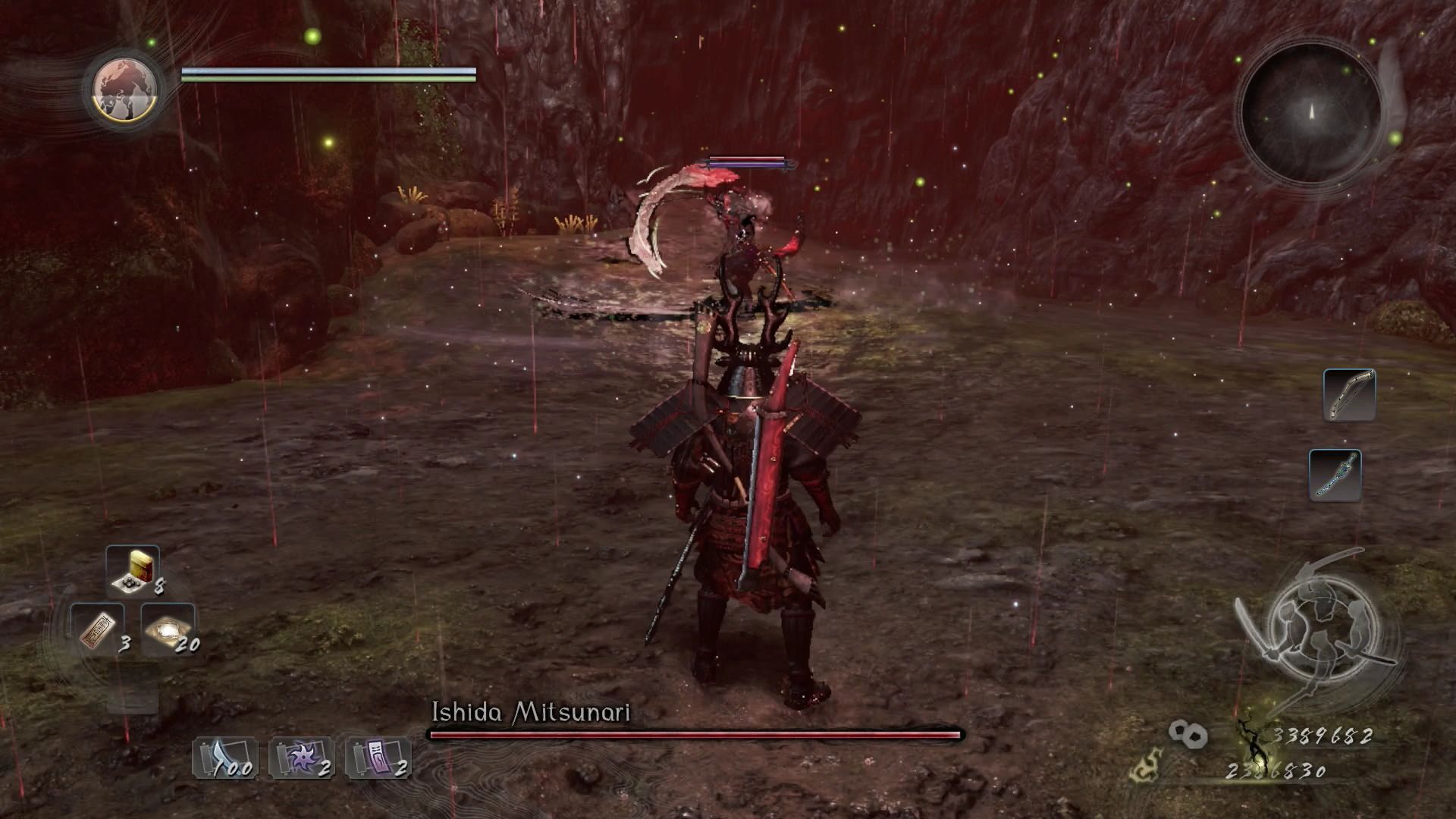
Task: Open the circular compass radar
Action: 1310,114
